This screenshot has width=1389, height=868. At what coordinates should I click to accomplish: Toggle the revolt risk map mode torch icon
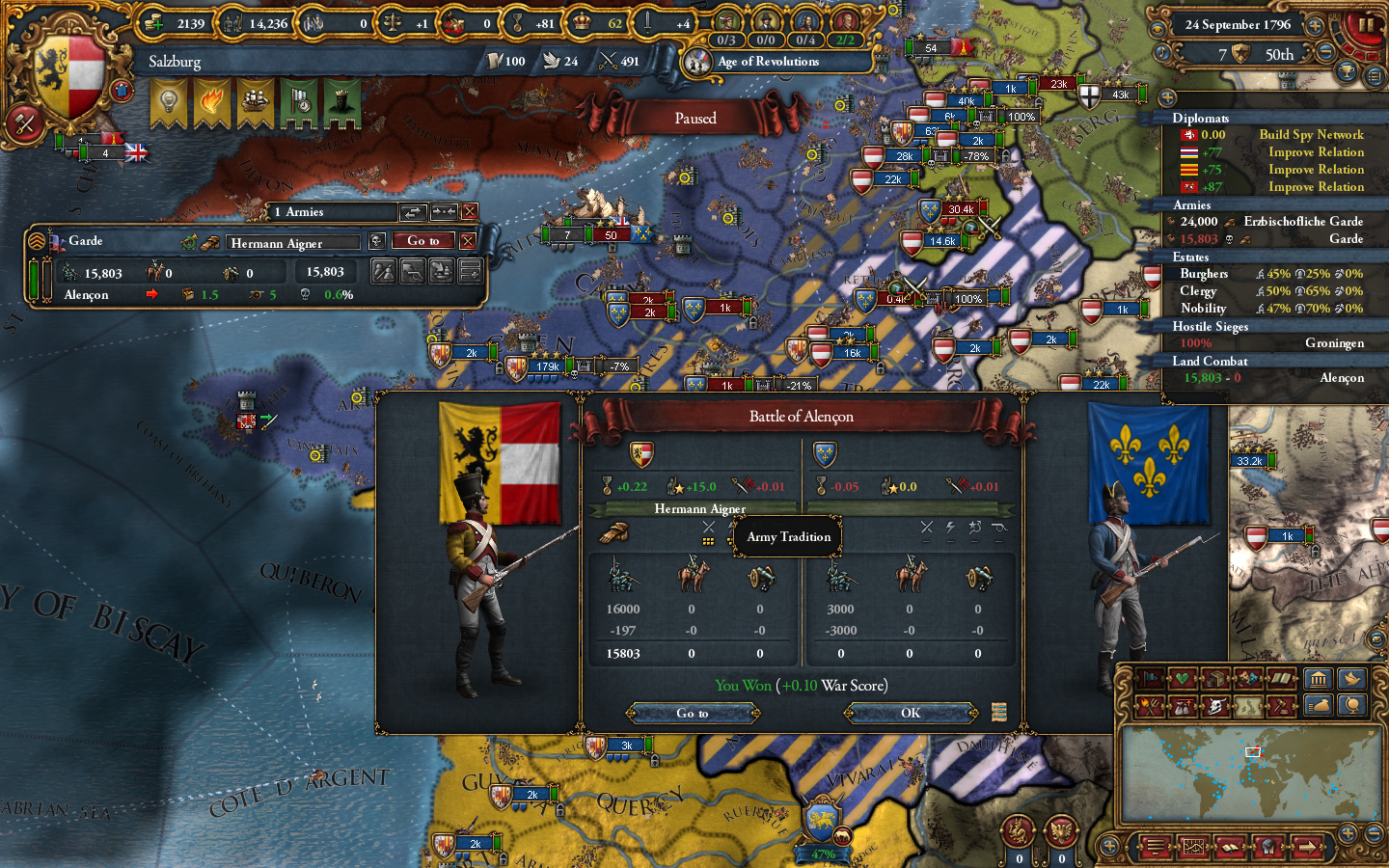click(1151, 705)
